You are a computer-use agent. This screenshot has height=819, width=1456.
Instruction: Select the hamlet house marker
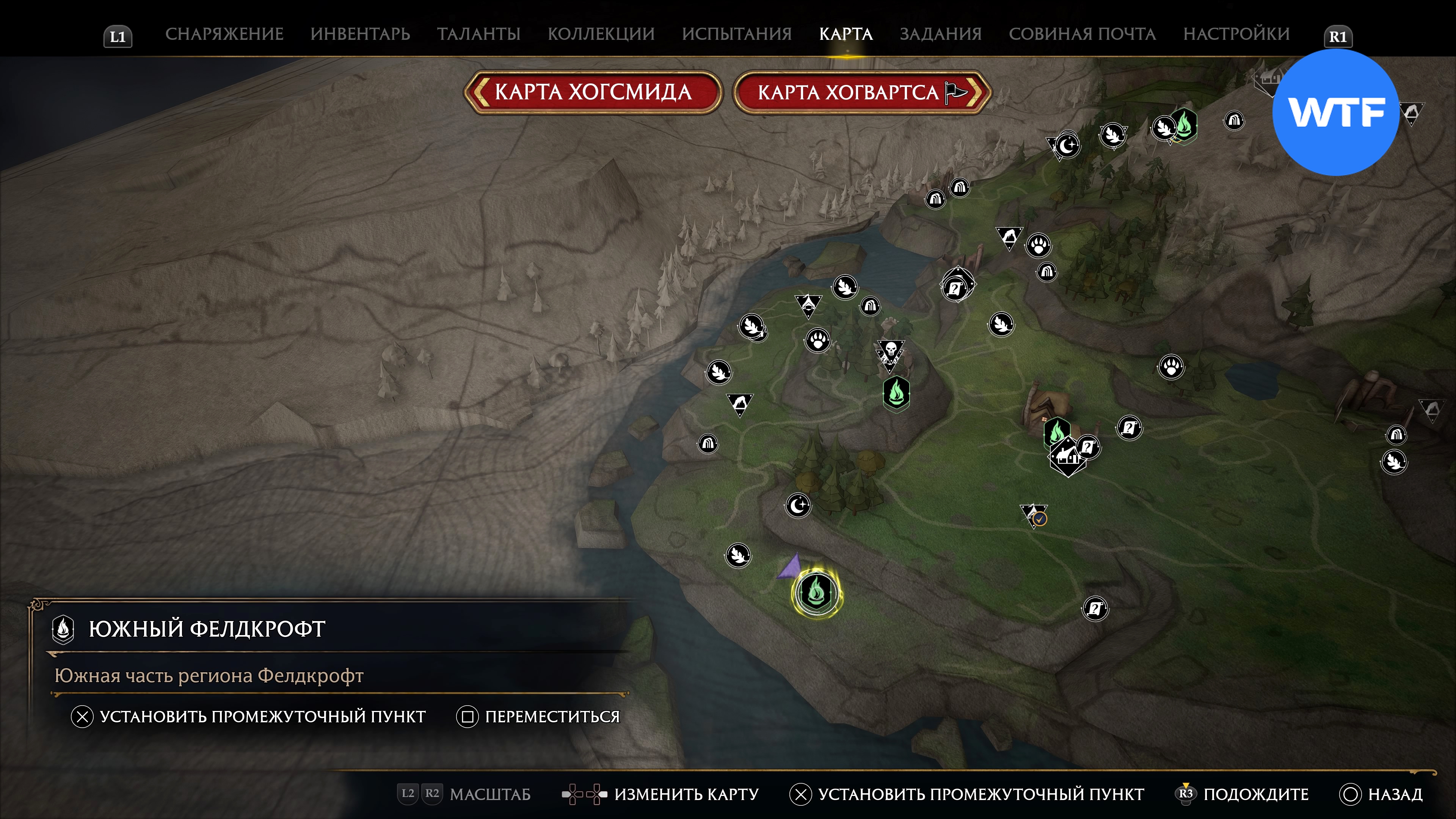[1066, 457]
